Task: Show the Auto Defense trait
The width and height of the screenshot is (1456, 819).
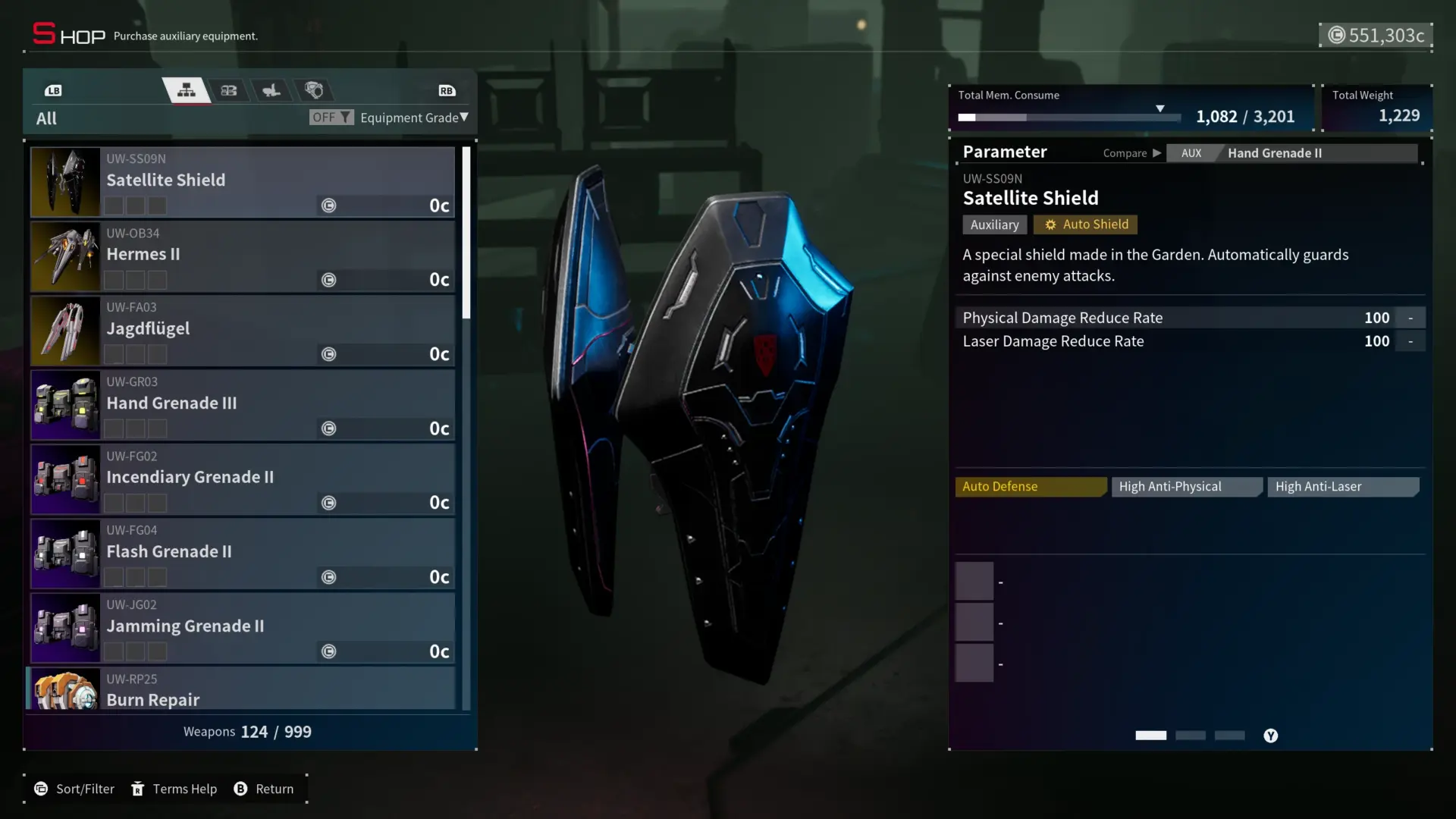Action: (x=1030, y=487)
